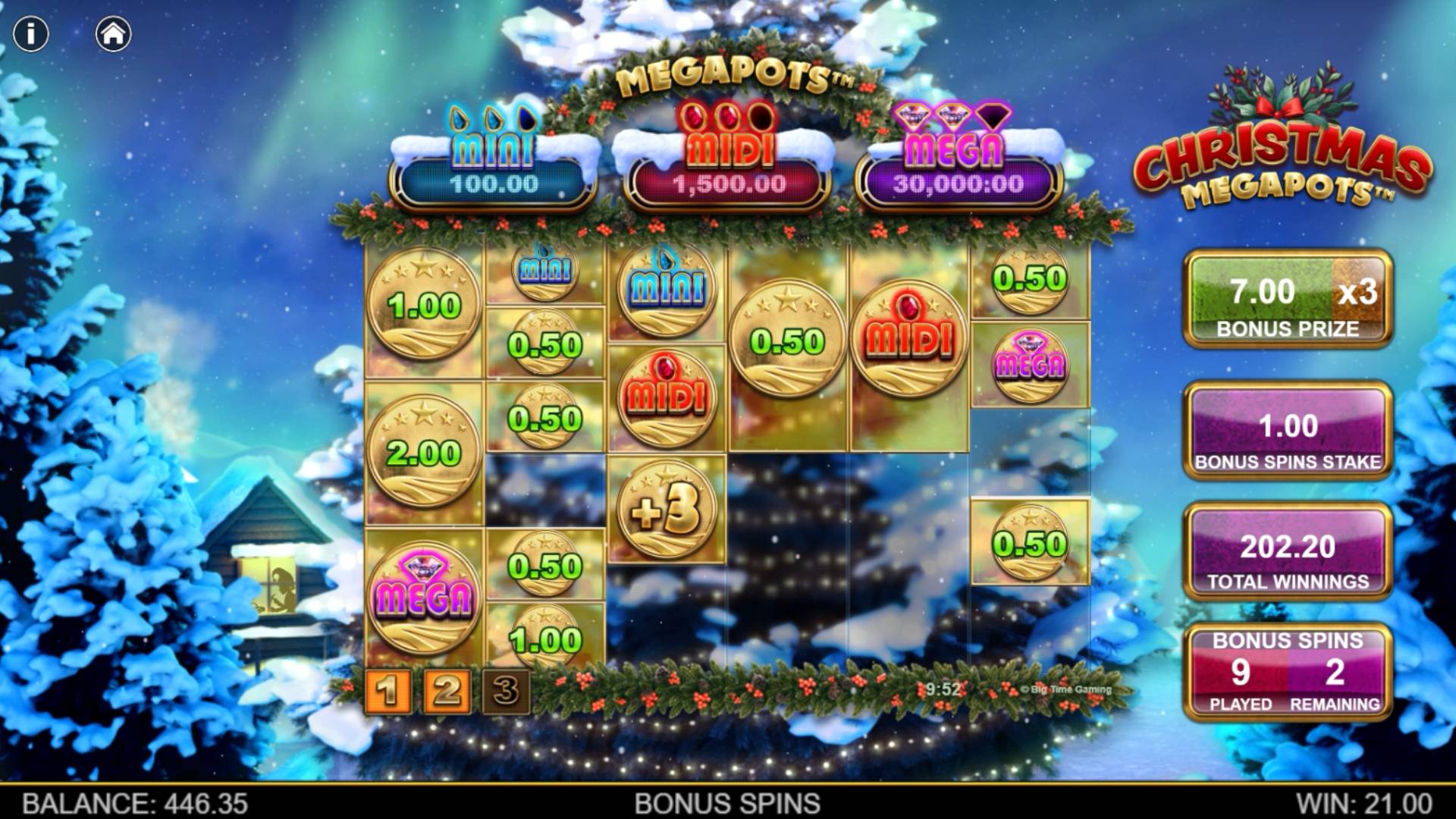Open the game info page

(31, 34)
